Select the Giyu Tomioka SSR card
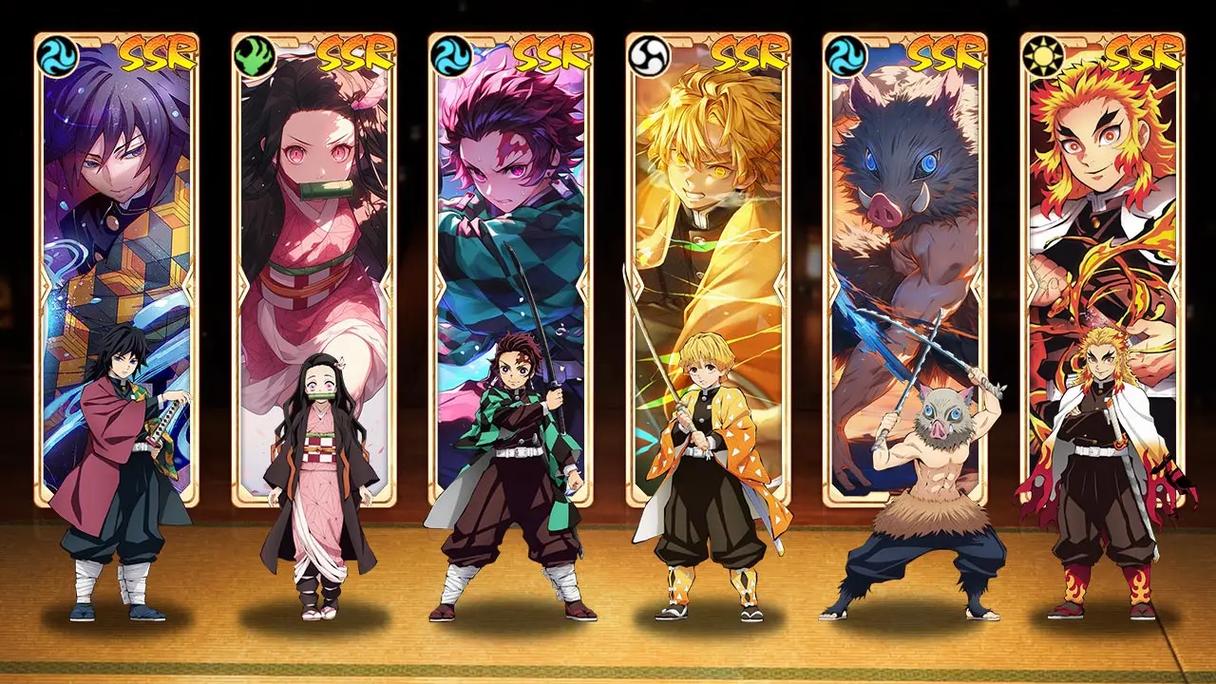This screenshot has height=684, width=1216. point(116,200)
